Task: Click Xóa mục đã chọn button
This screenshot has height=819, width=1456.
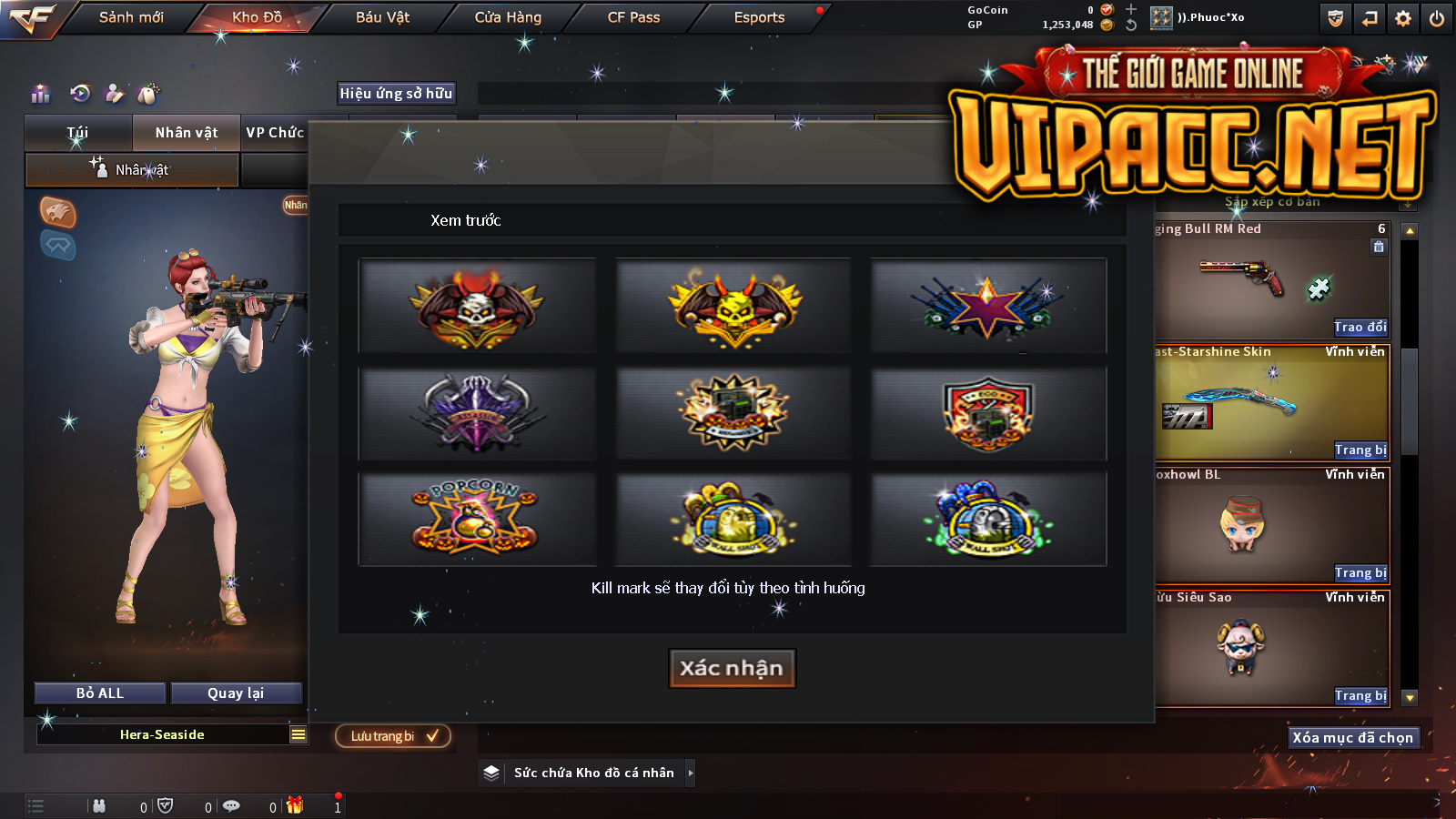Action: pos(1352,738)
